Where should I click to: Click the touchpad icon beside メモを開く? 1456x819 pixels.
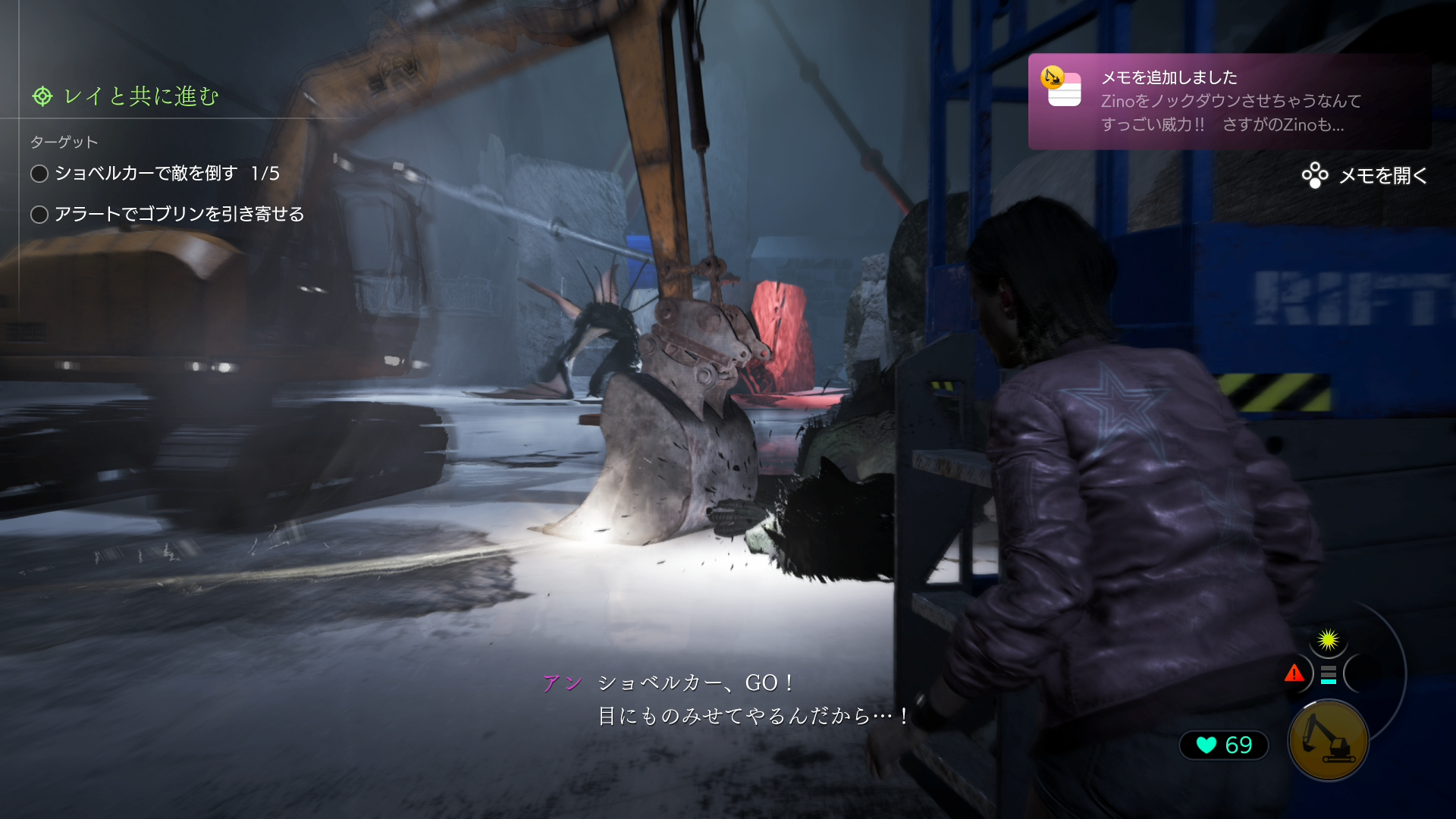pos(1314,177)
